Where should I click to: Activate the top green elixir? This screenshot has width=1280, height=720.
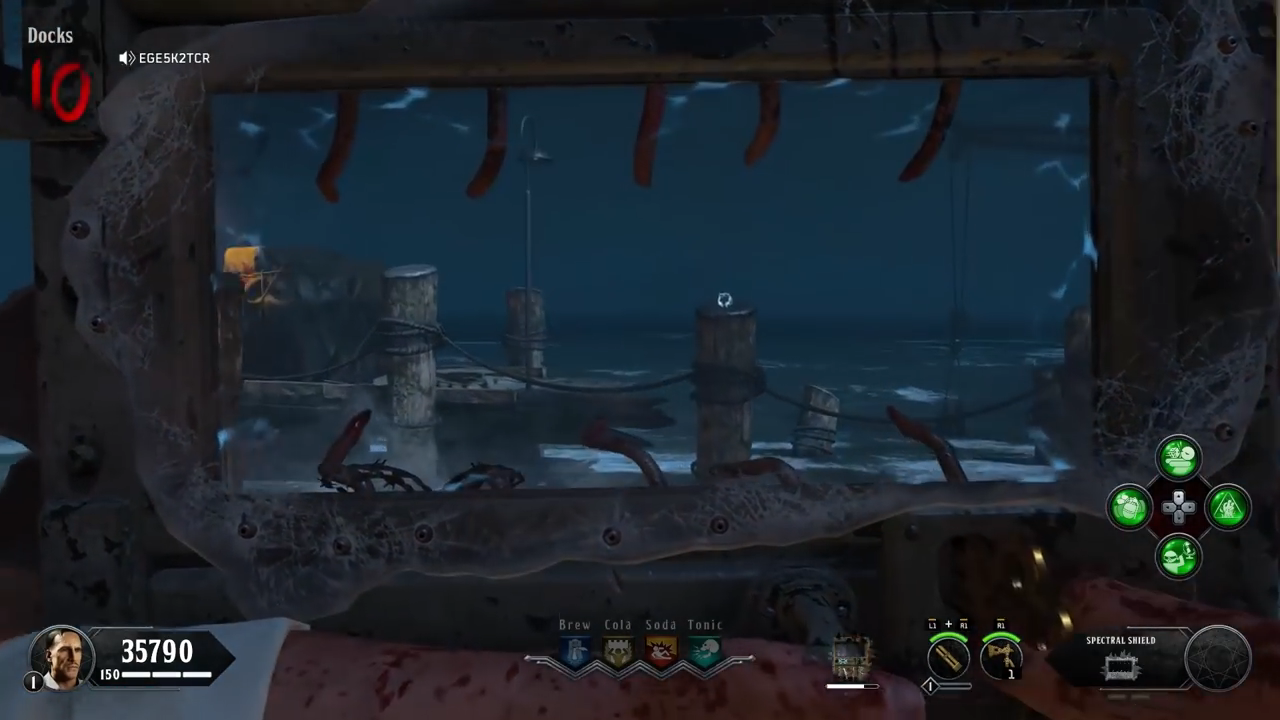(x=1179, y=458)
